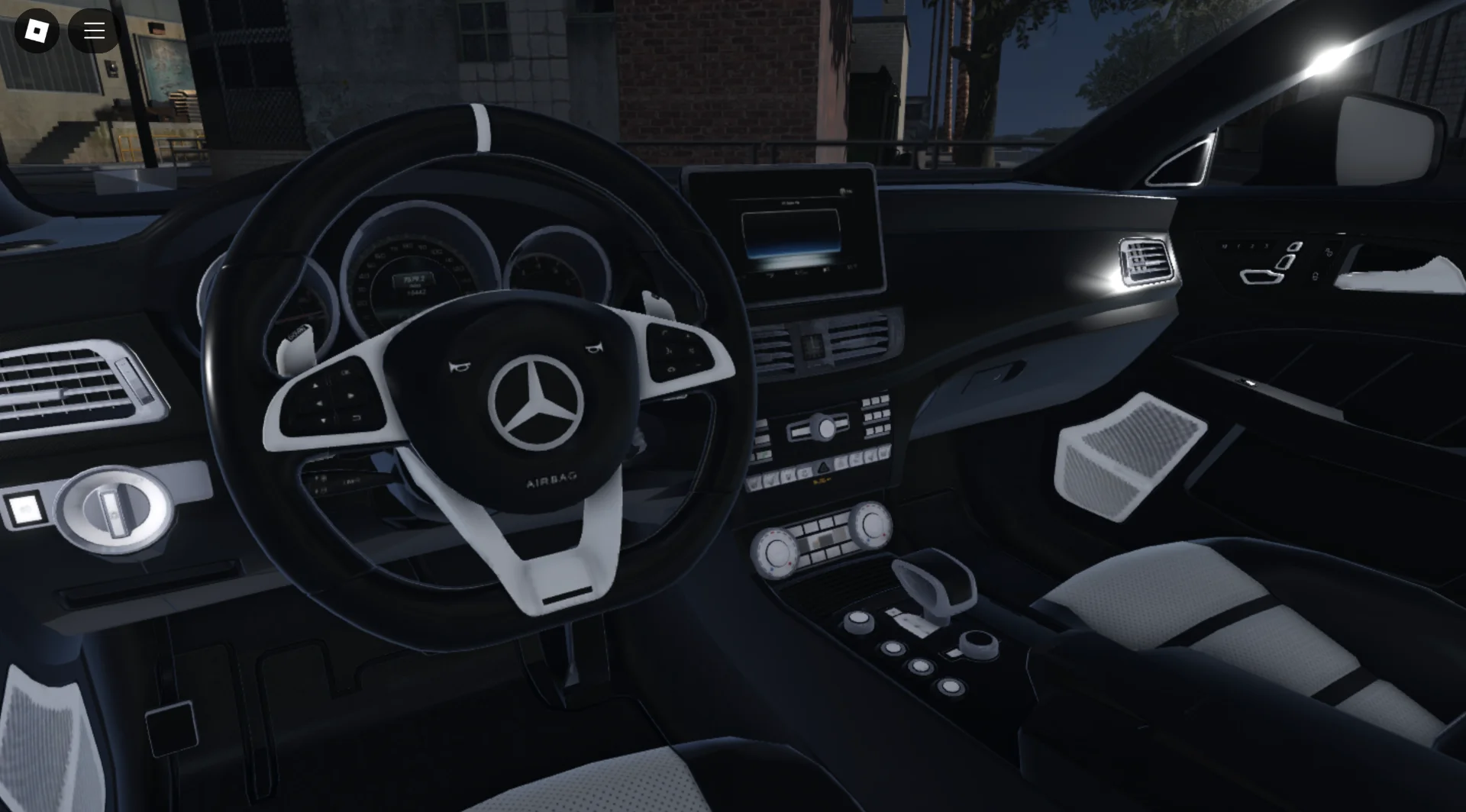Open the Roblox logo menu

pyautogui.click(x=37, y=31)
